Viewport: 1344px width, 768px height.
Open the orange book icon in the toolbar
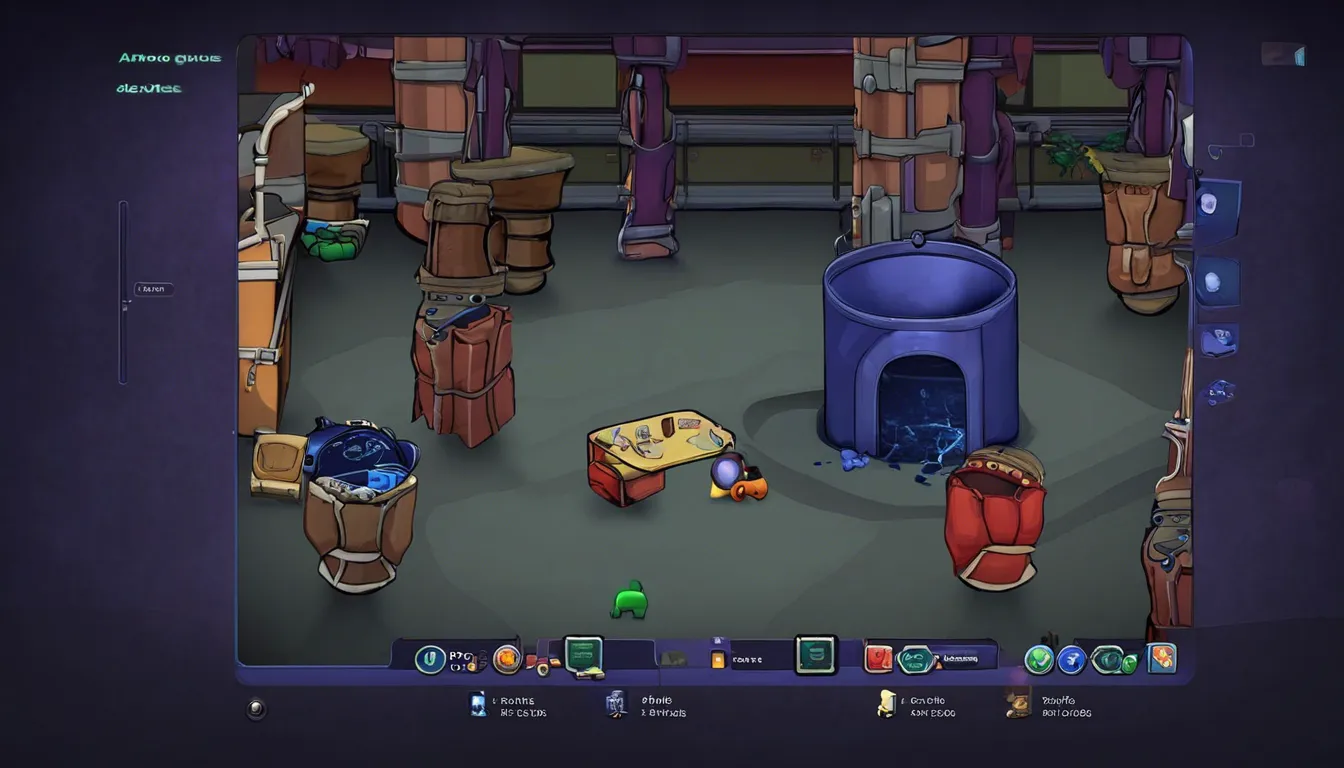click(1162, 657)
